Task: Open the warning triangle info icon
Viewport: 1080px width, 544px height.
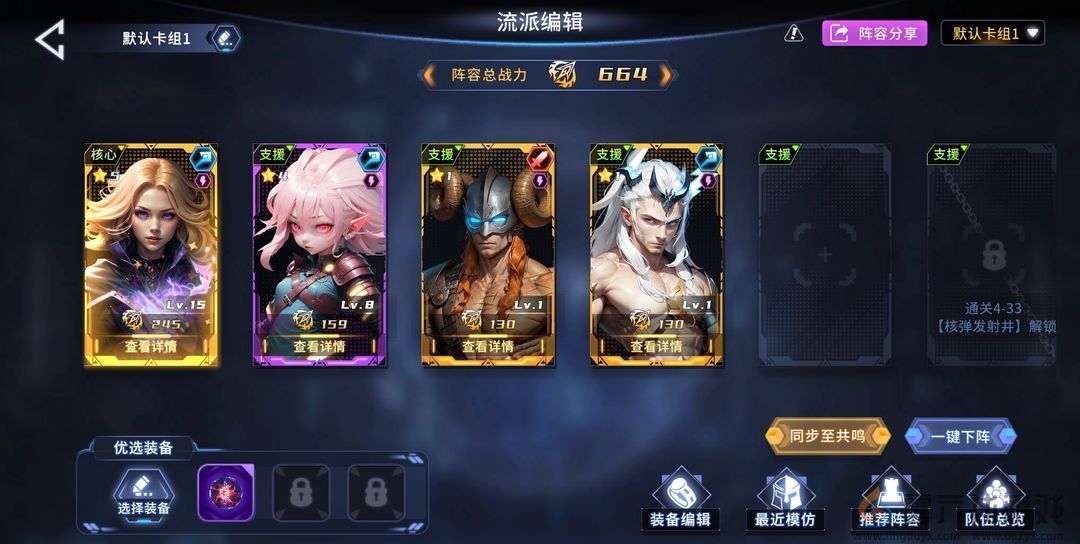Action: pyautogui.click(x=794, y=33)
